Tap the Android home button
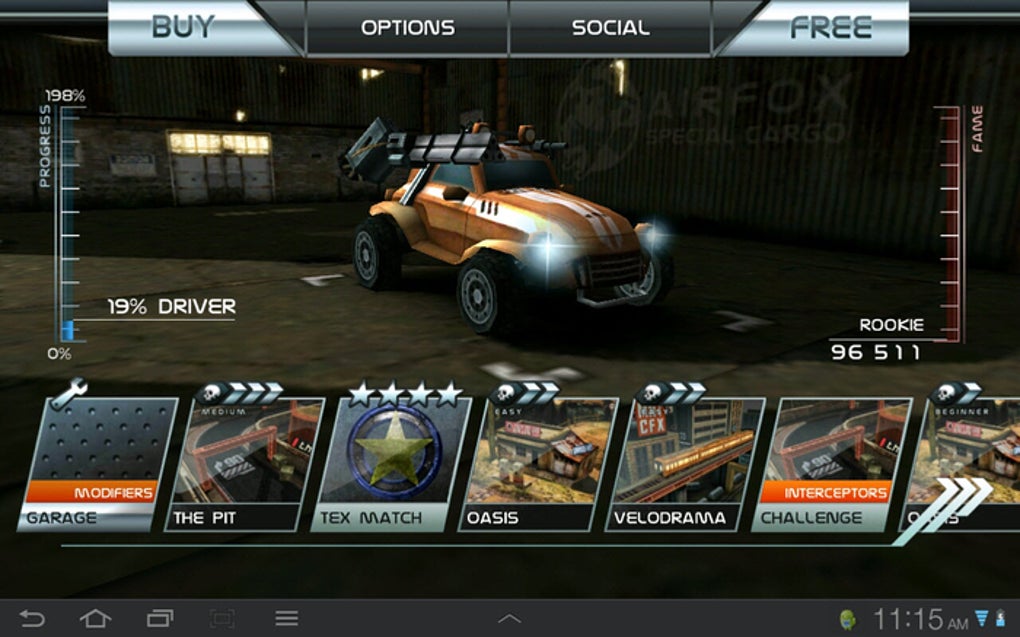The height and width of the screenshot is (637, 1020). tap(95, 619)
